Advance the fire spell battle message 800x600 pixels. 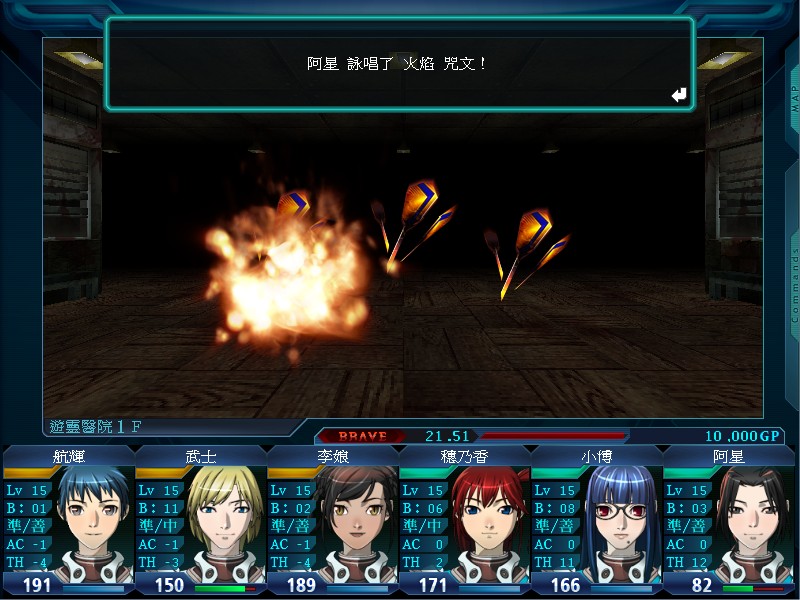[x=680, y=95]
